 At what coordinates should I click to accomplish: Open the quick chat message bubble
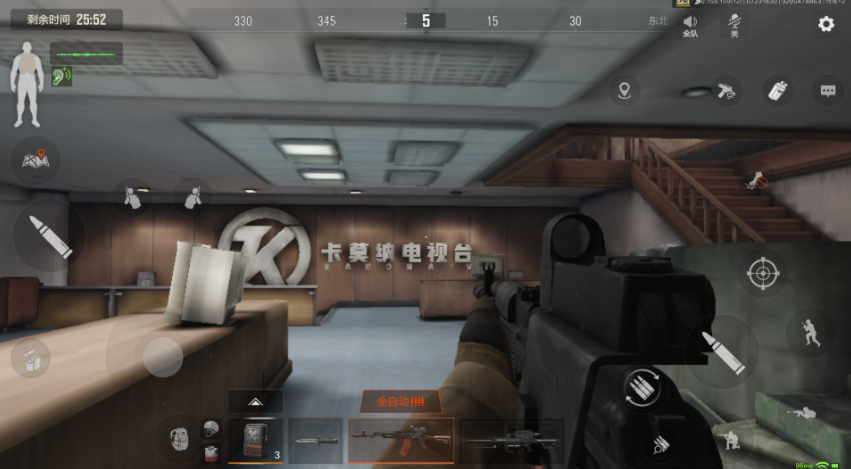pyautogui.click(x=827, y=91)
